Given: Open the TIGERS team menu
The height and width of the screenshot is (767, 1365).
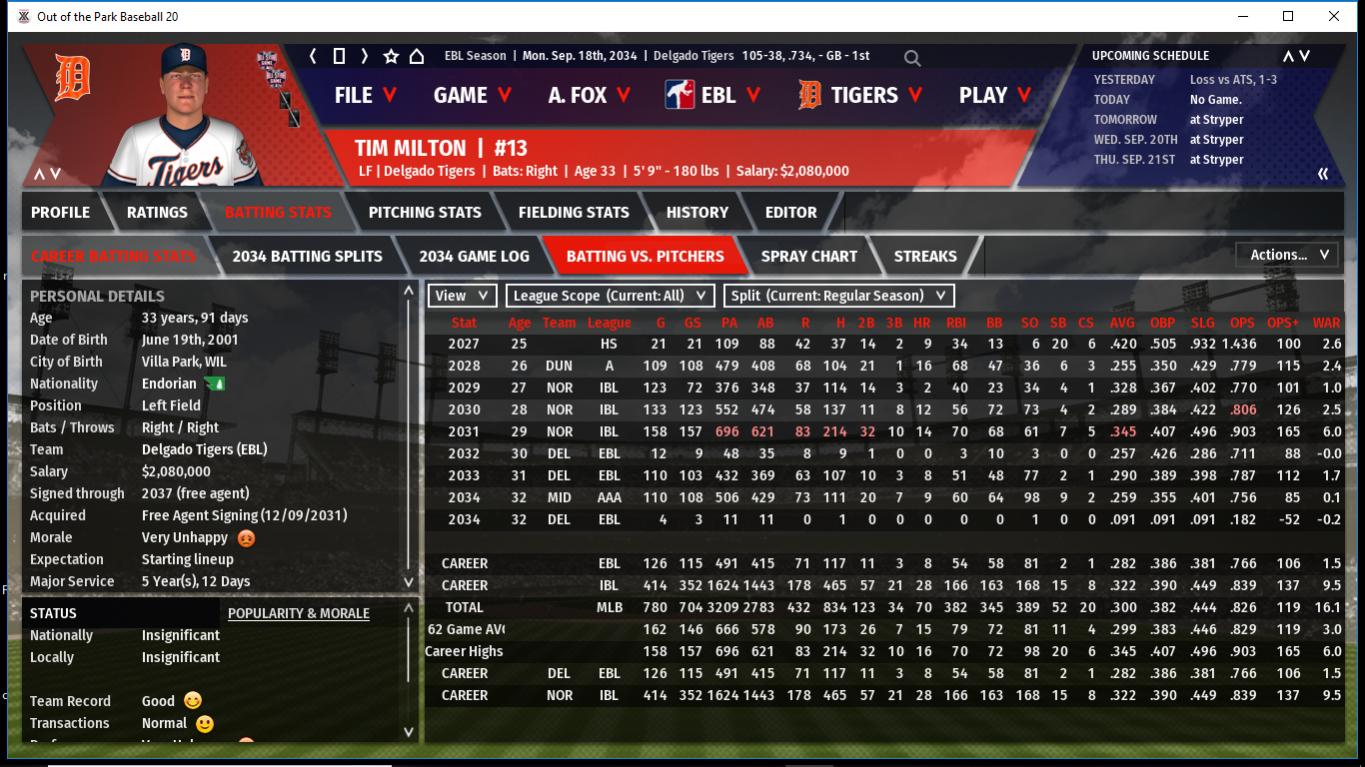Looking at the screenshot, I should pos(862,95).
